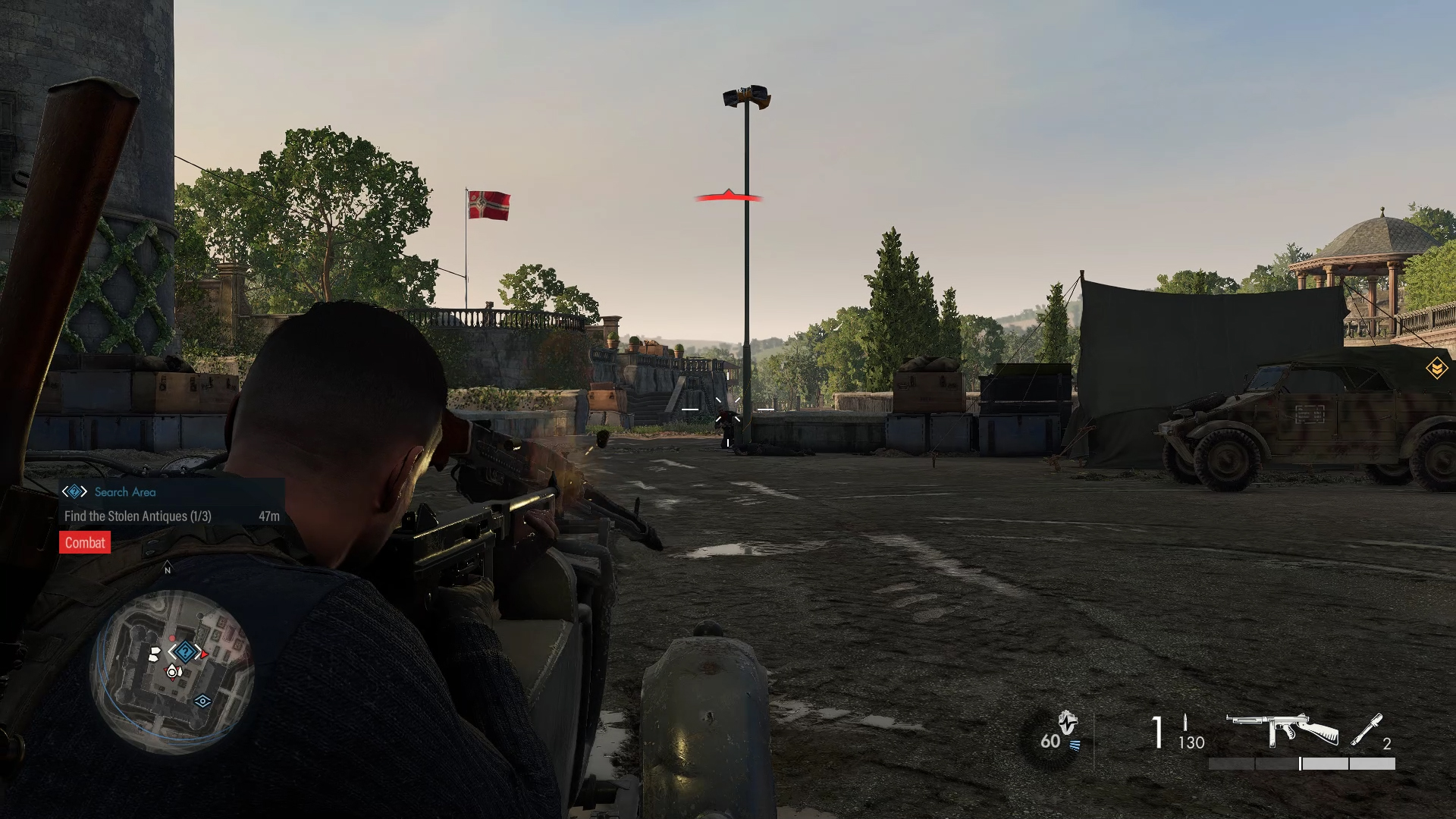Choose the stick grenade item icon

point(1366,730)
